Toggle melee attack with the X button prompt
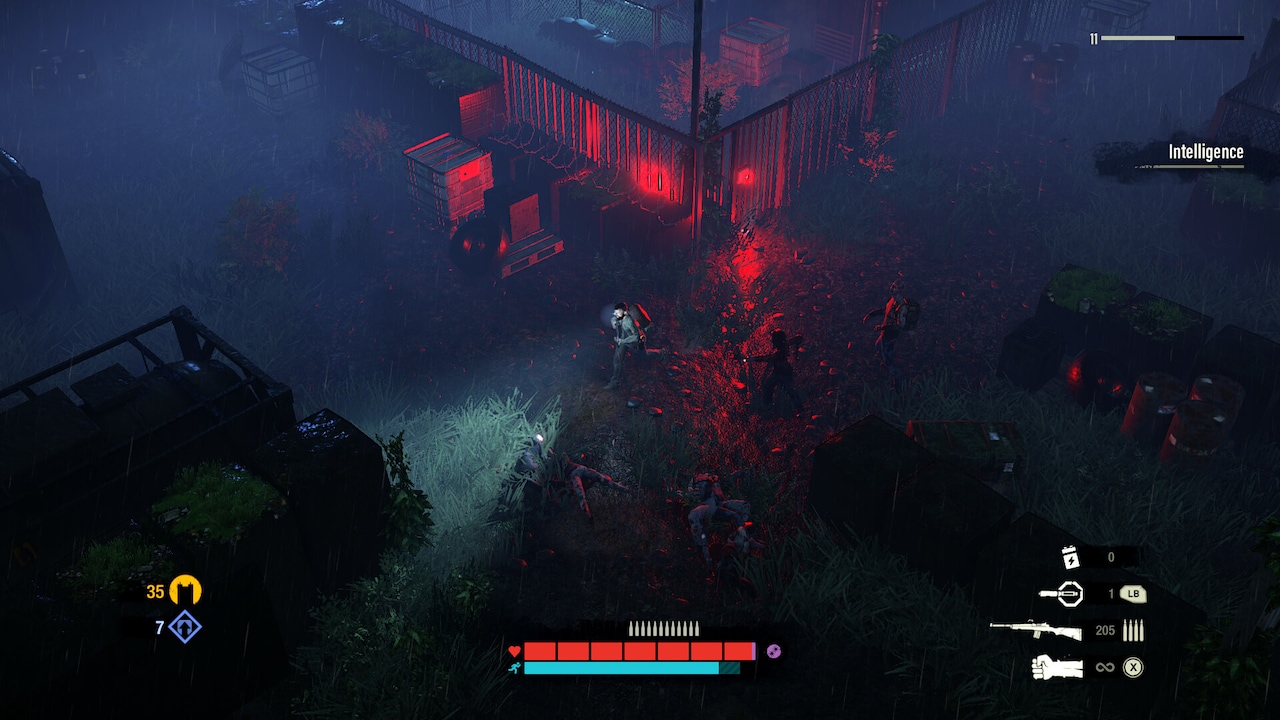 click(x=1135, y=666)
